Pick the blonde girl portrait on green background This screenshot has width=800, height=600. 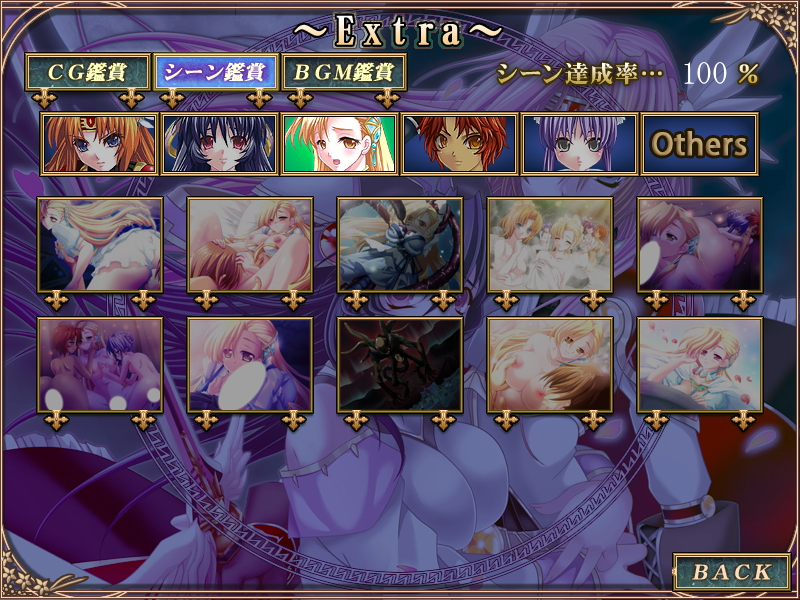point(339,144)
